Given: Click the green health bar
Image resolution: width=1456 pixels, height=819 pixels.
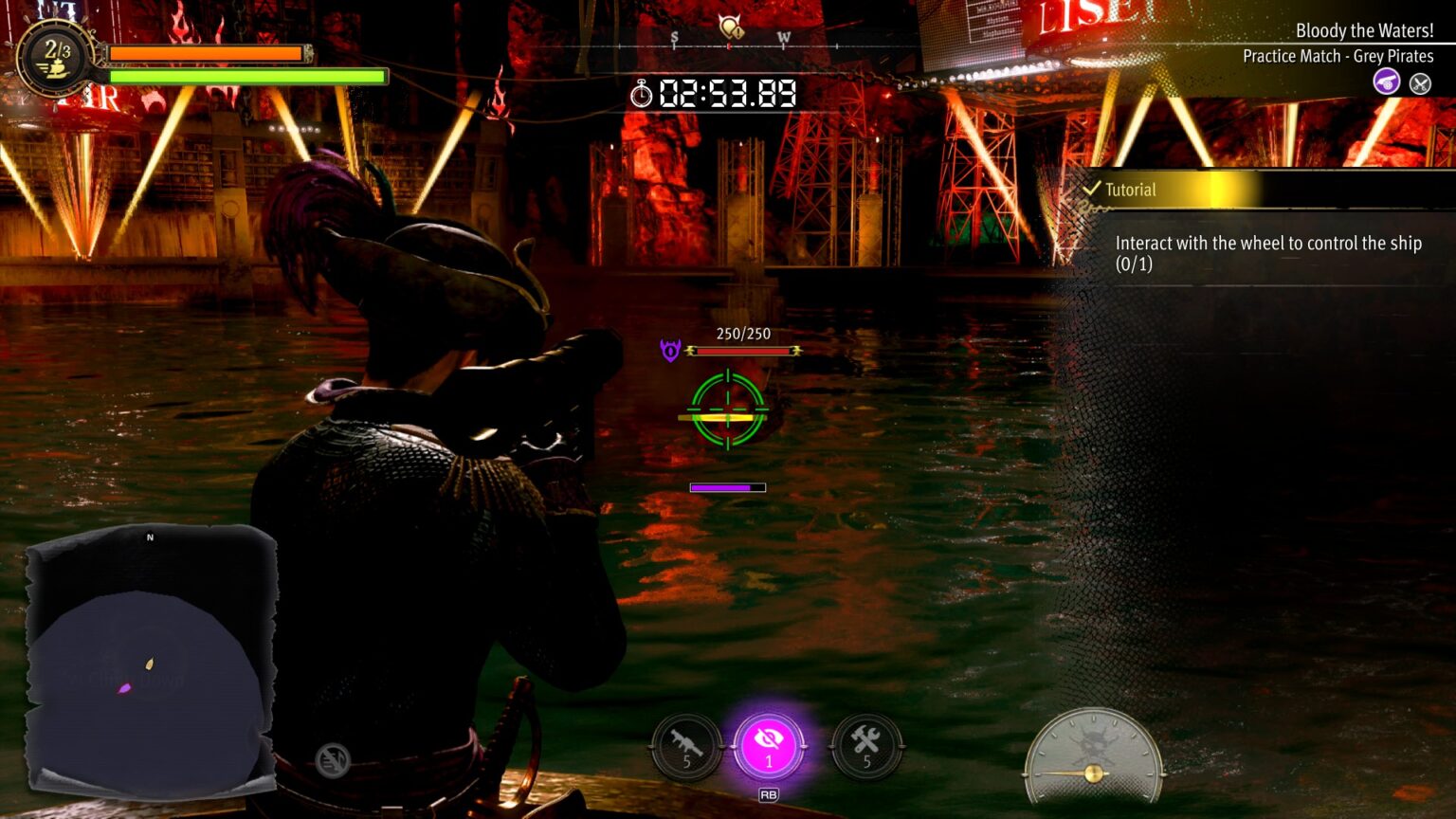Looking at the screenshot, I should click(246, 75).
